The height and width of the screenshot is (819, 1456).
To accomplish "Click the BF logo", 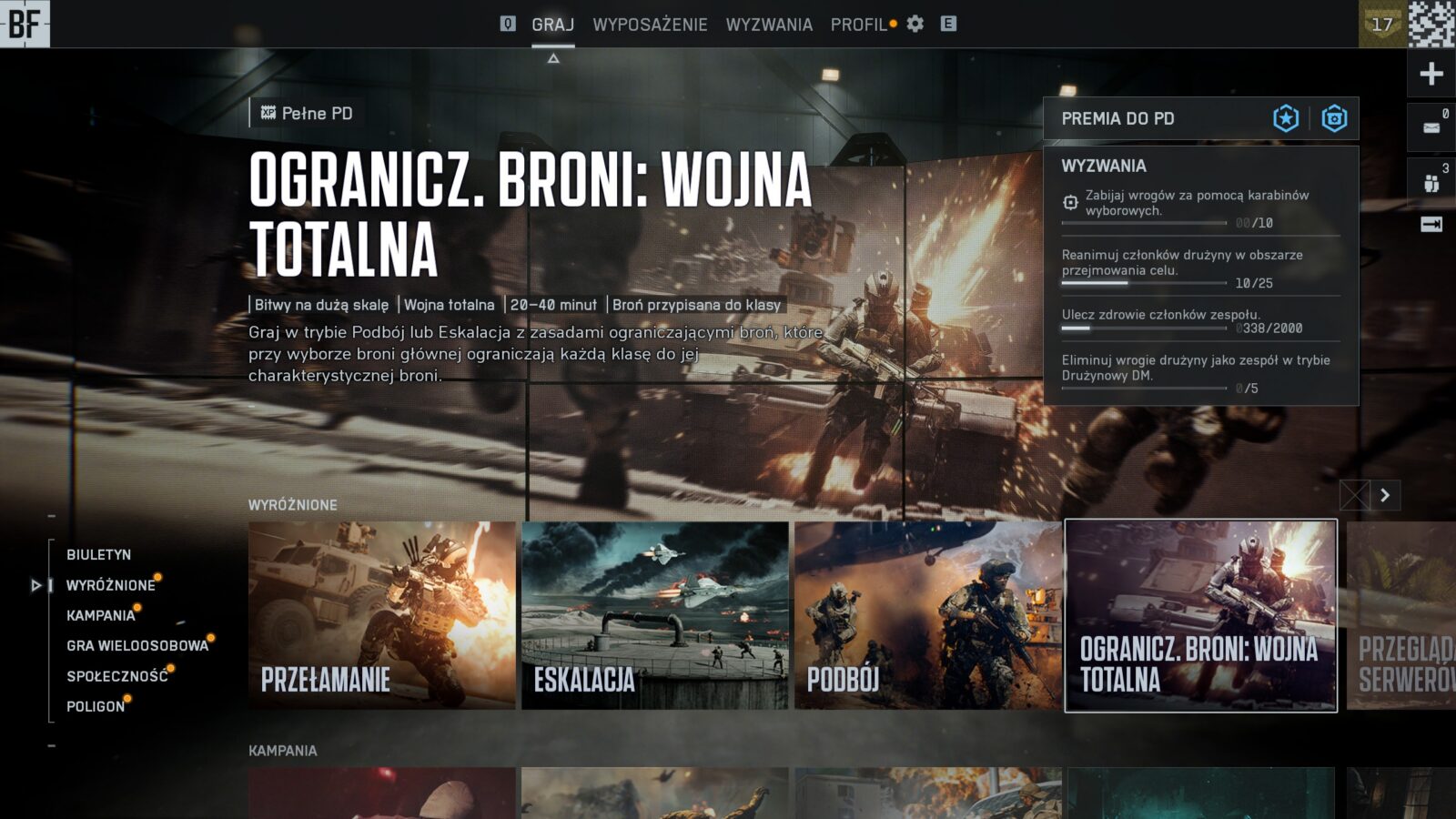I will [25, 24].
